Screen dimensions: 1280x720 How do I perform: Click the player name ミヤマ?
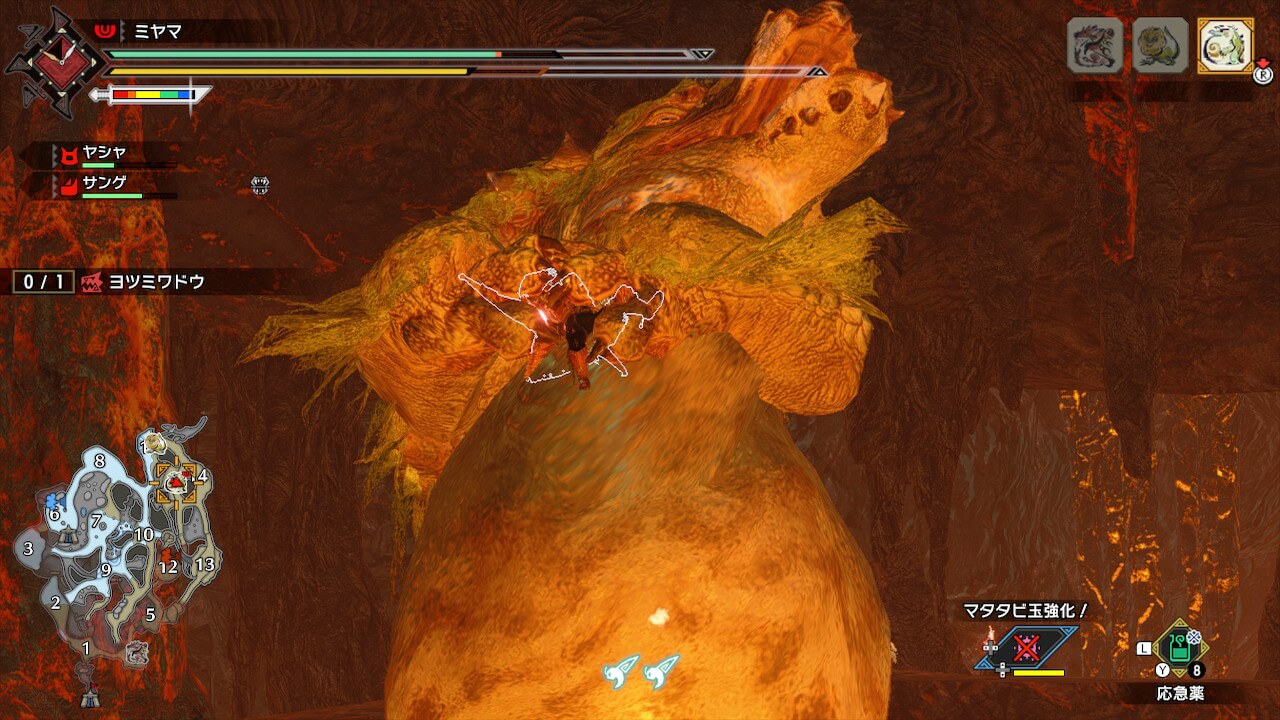[158, 31]
